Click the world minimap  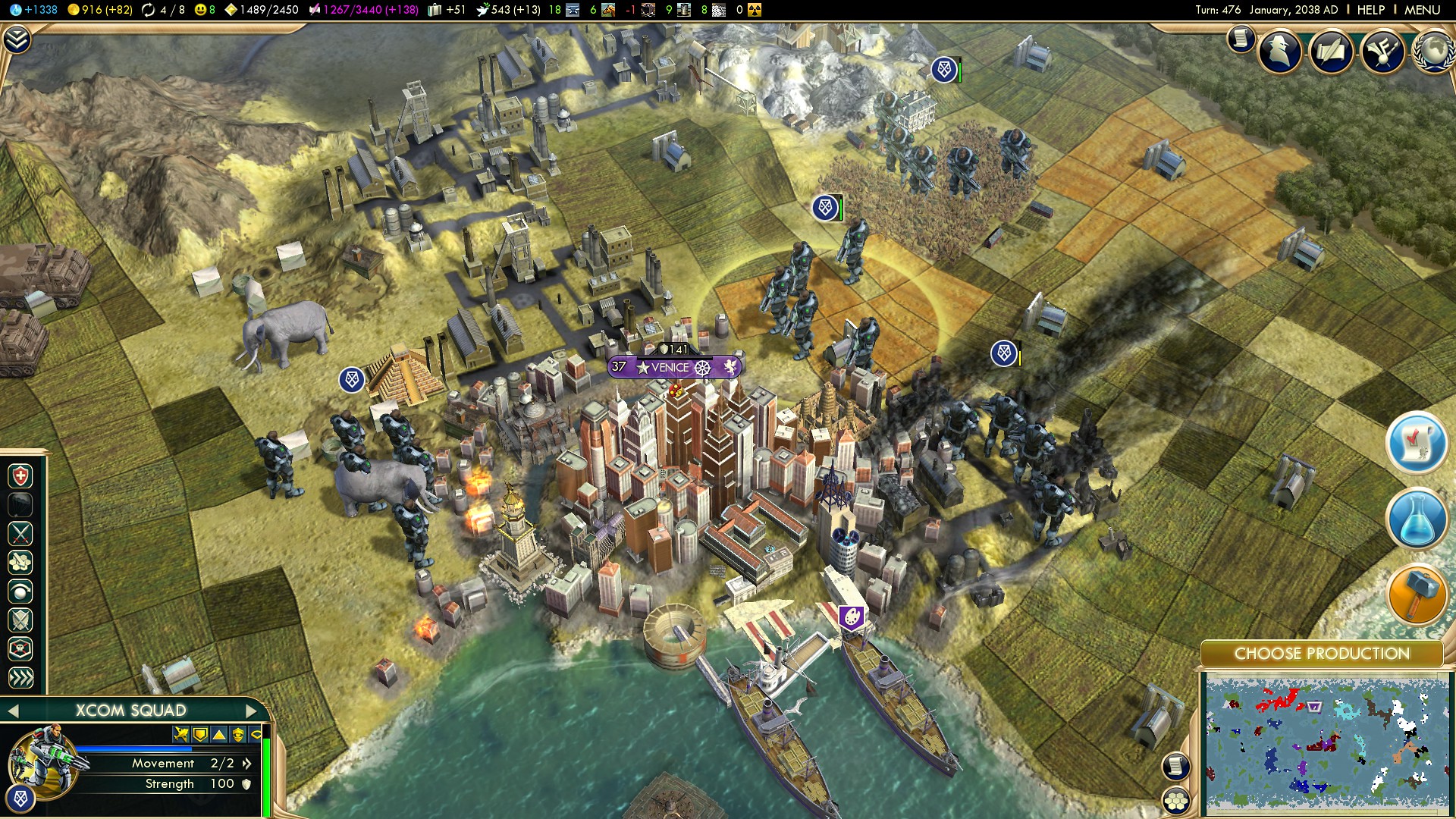[x=1326, y=743]
